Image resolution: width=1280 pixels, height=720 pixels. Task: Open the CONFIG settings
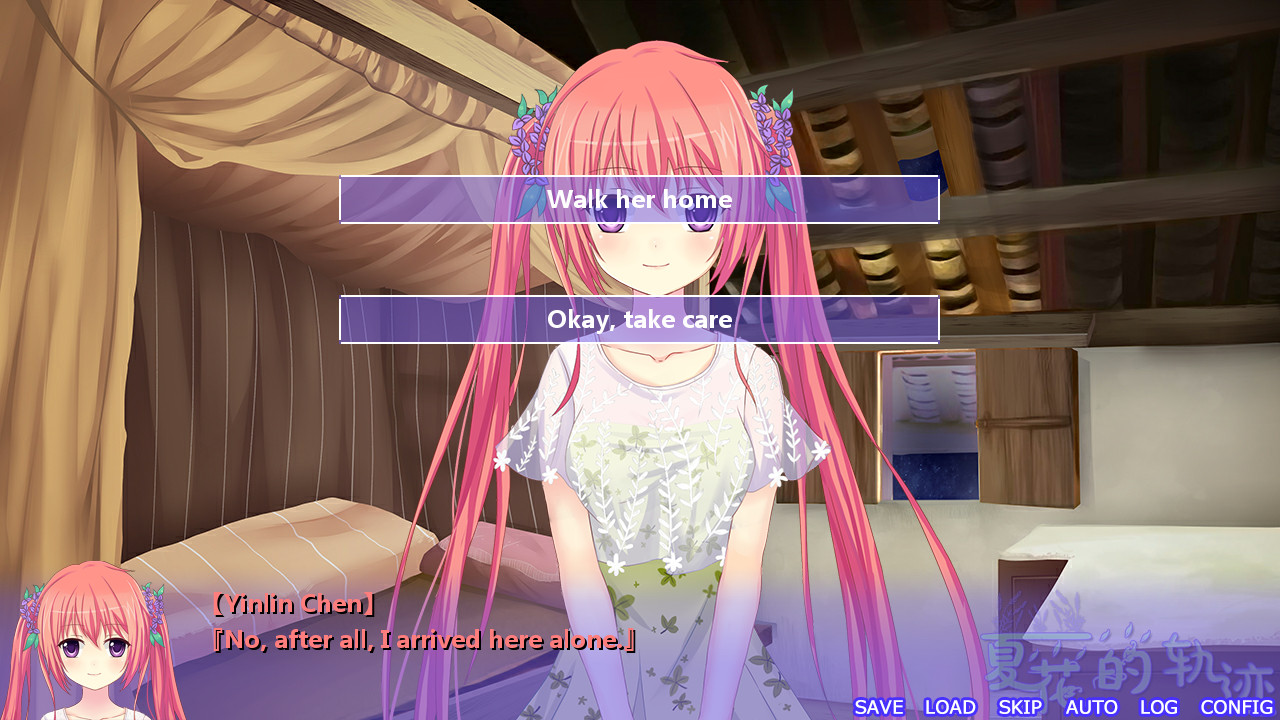tap(1236, 707)
